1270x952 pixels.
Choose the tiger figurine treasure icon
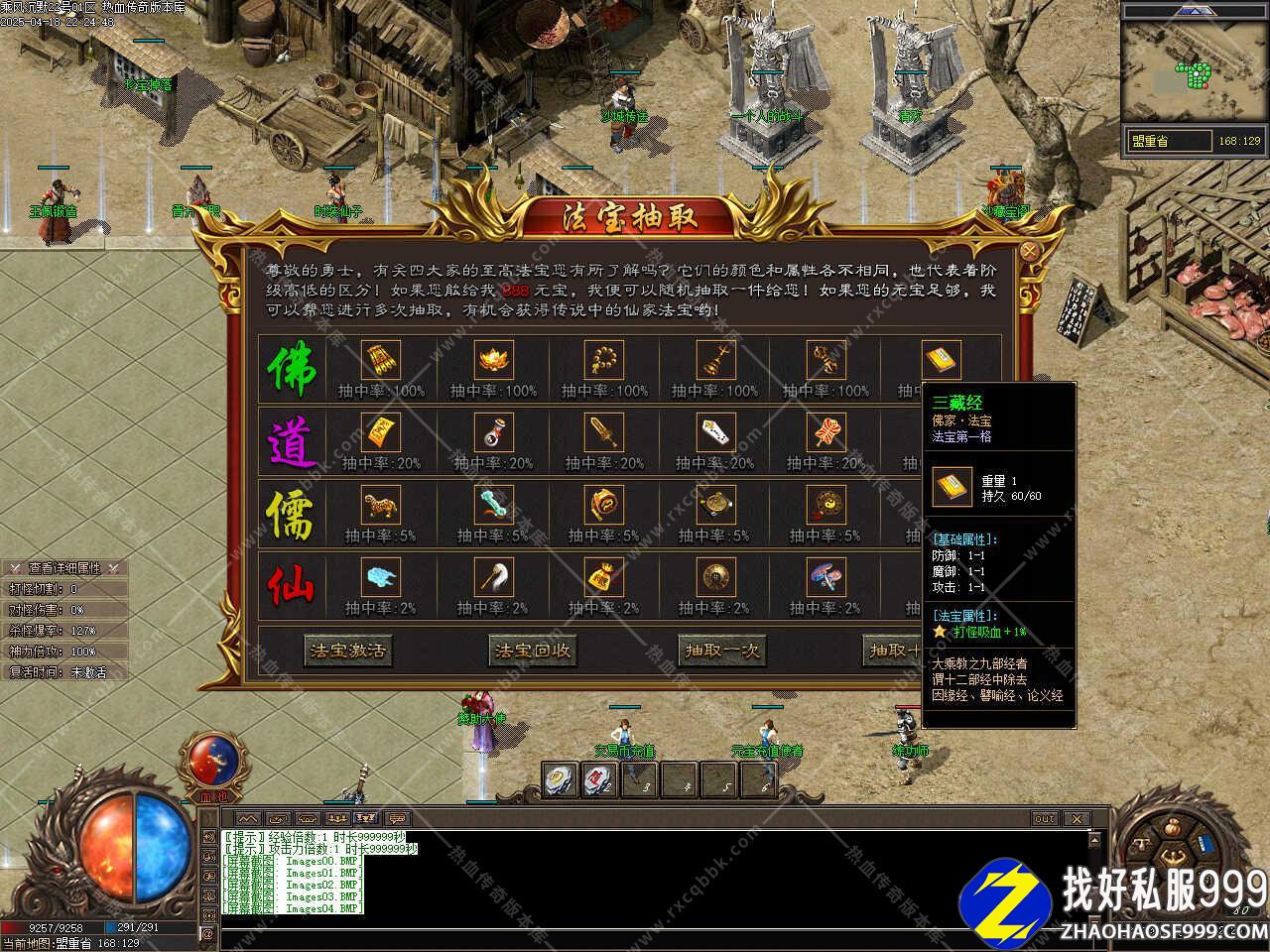pos(379,506)
